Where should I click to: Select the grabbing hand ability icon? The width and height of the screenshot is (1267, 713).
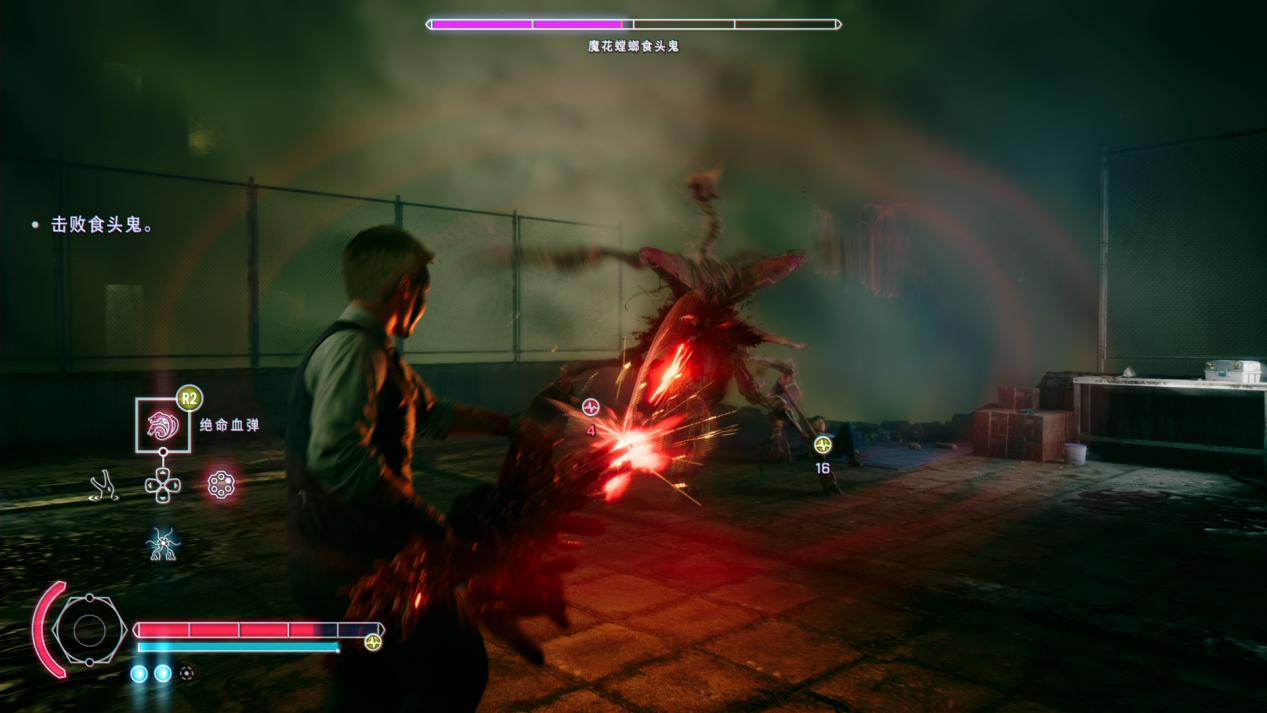pyautogui.click(x=104, y=486)
